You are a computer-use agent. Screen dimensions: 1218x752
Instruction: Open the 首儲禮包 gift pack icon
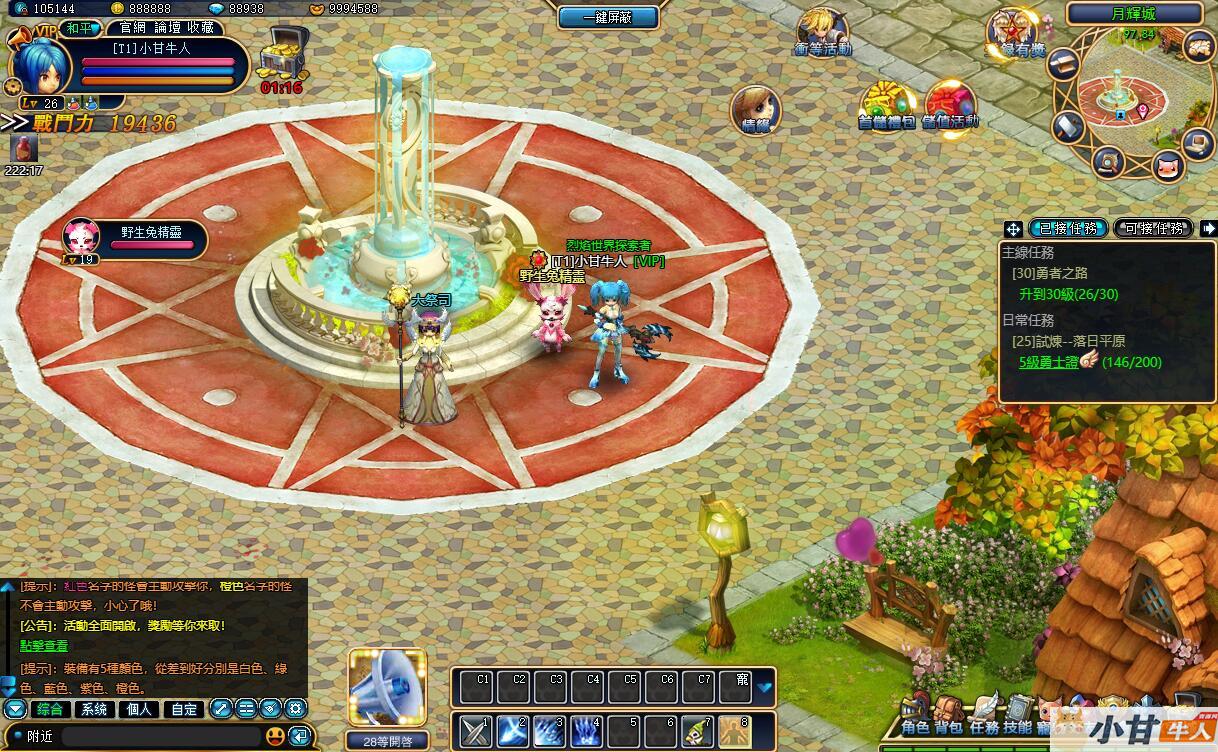(886, 105)
